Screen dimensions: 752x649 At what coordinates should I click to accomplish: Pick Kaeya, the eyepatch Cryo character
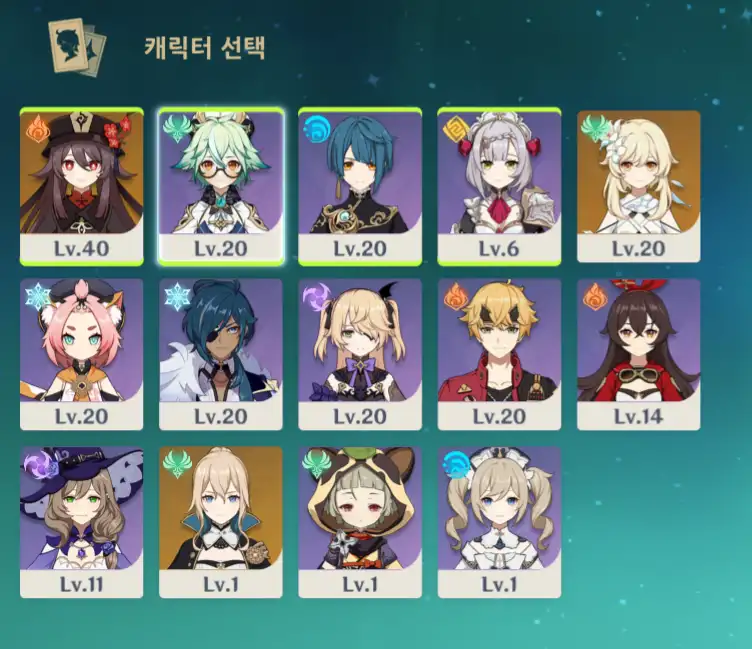221,354
